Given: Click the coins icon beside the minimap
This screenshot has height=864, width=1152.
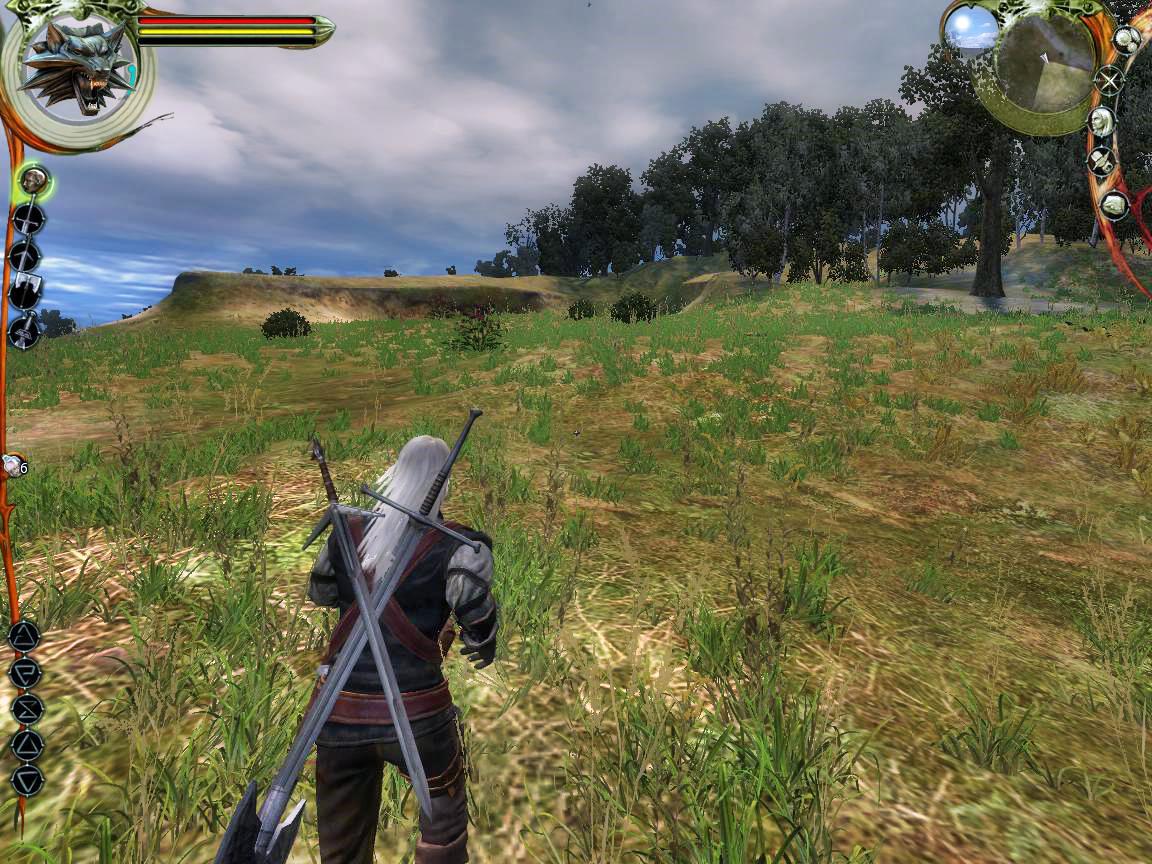Looking at the screenshot, I should point(1127,40).
